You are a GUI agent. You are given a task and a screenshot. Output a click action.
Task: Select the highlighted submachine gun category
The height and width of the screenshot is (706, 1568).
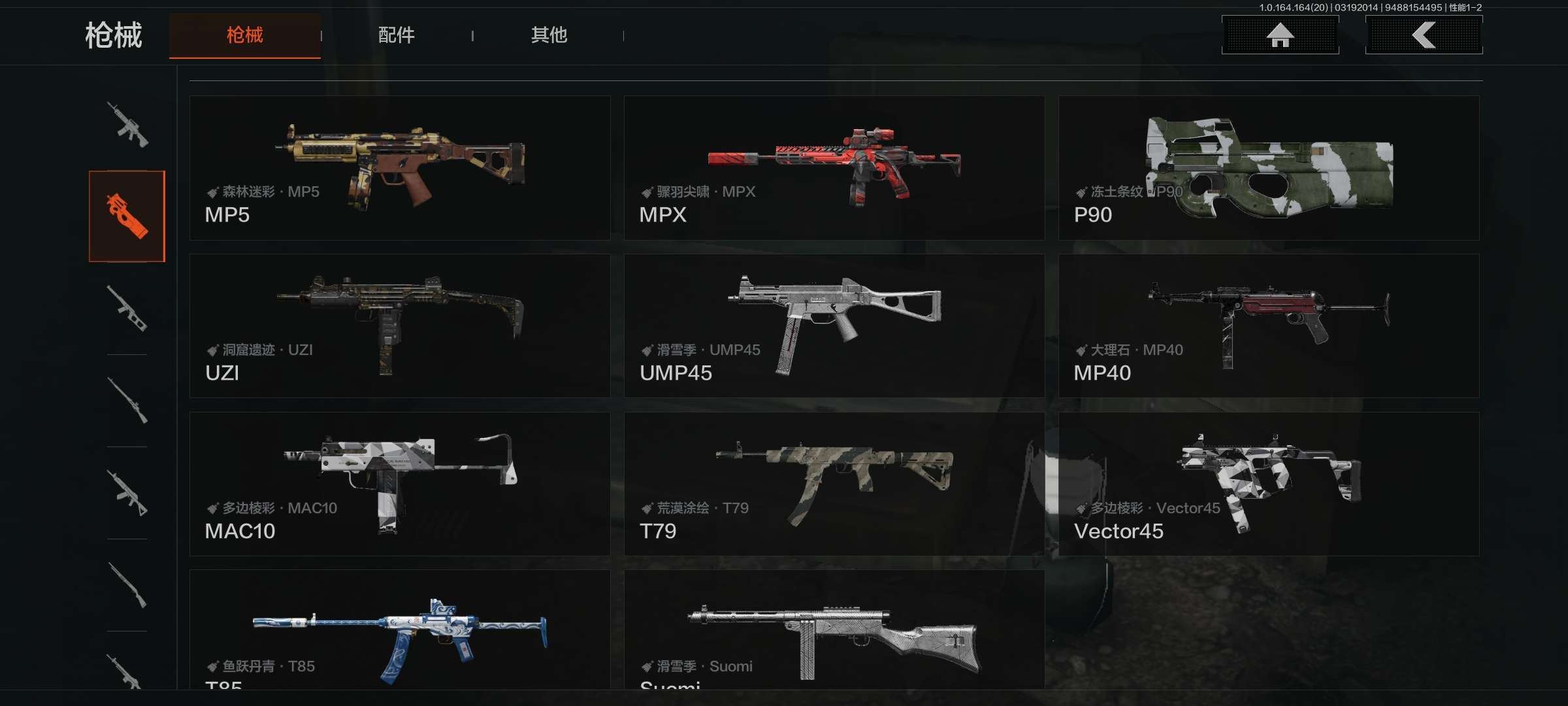127,216
